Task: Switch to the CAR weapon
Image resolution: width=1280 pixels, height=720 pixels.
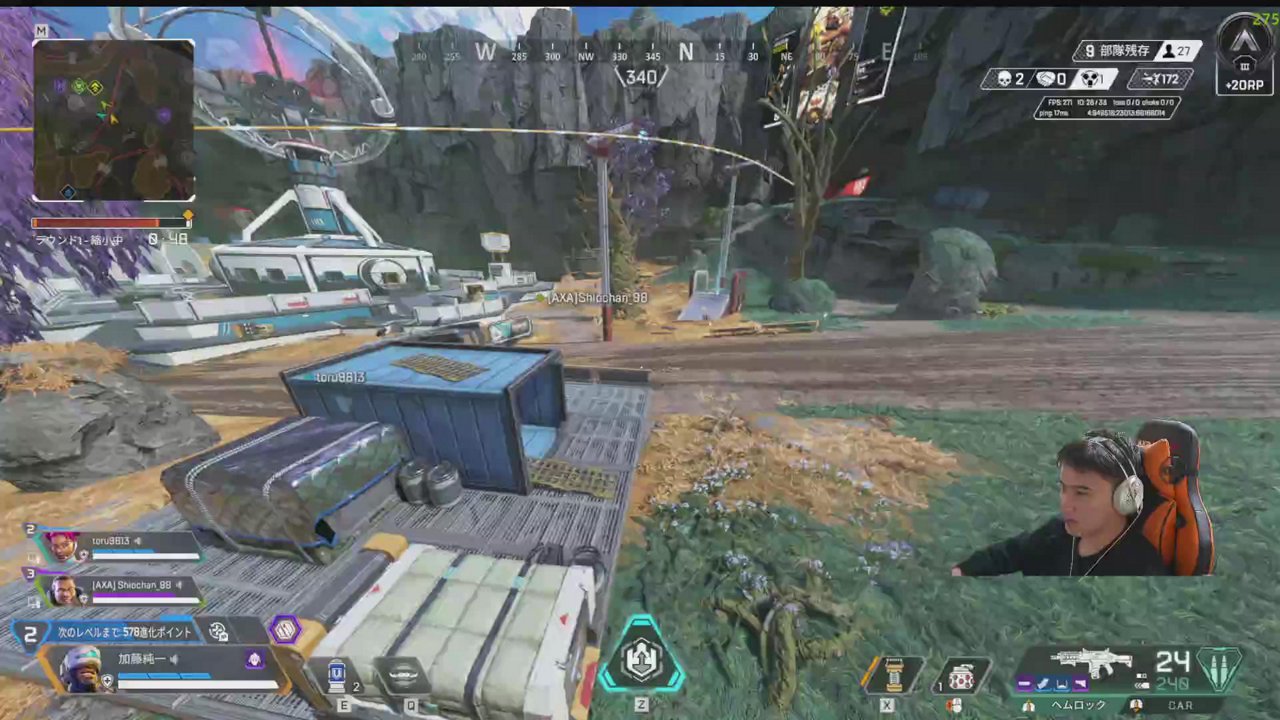Action: pos(1182,705)
